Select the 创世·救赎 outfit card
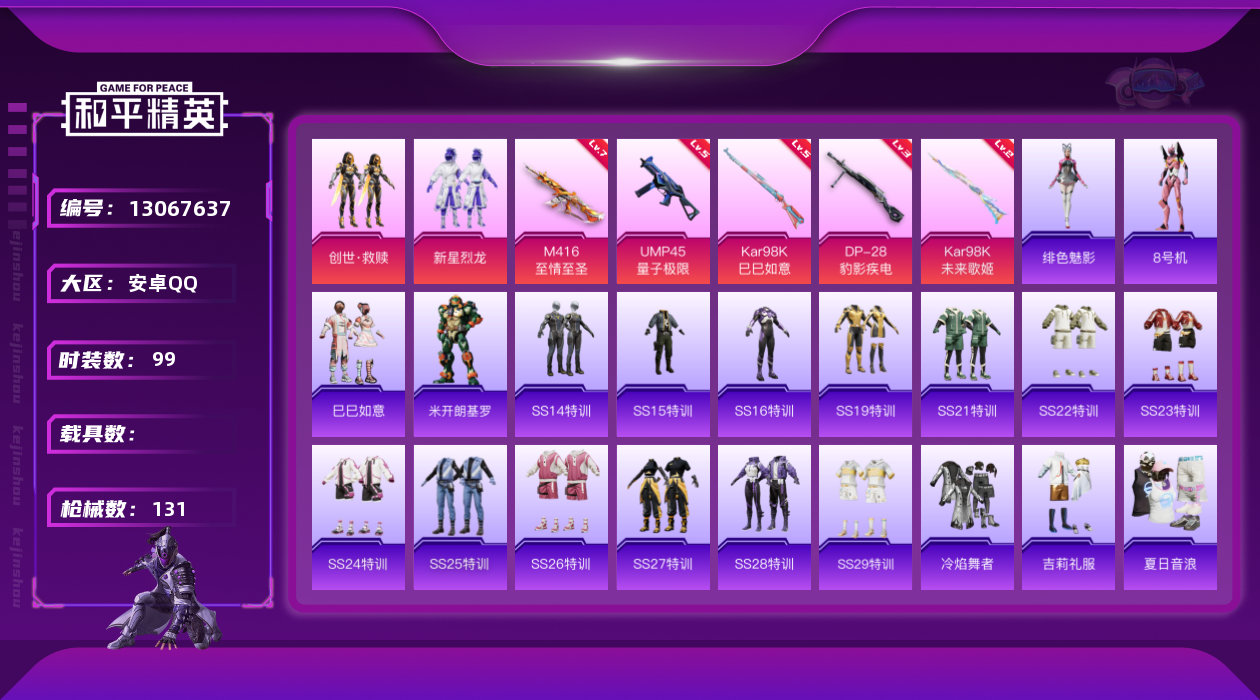The width and height of the screenshot is (1260, 700). (x=358, y=211)
